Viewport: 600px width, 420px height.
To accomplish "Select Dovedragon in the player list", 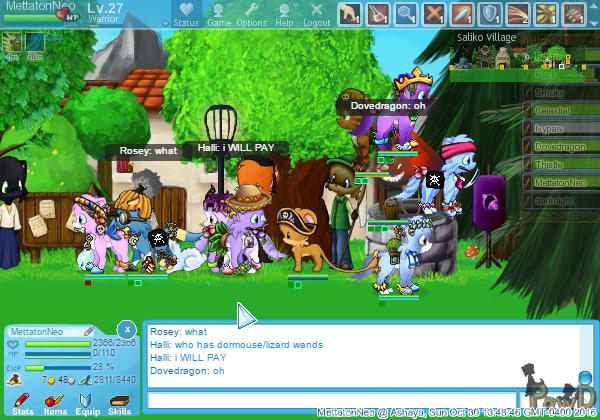I will (x=560, y=147).
